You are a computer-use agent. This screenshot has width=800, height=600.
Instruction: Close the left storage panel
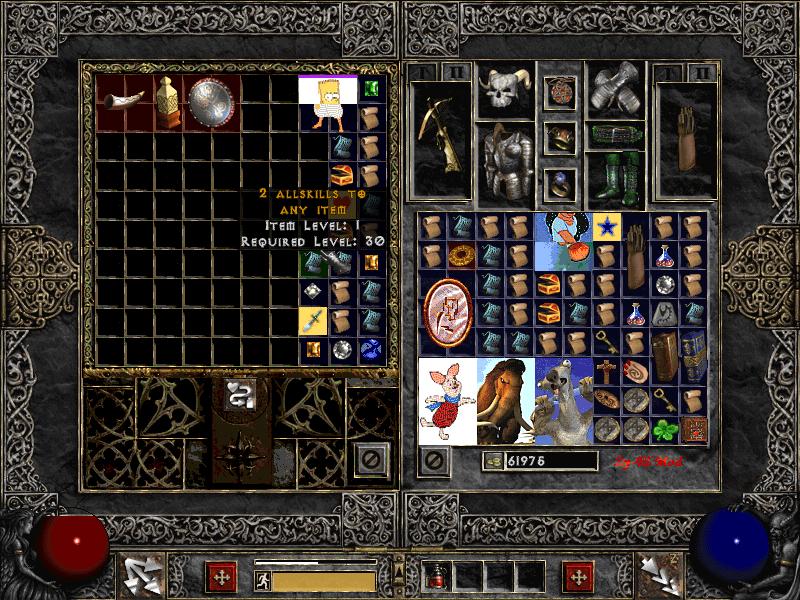coord(371,459)
